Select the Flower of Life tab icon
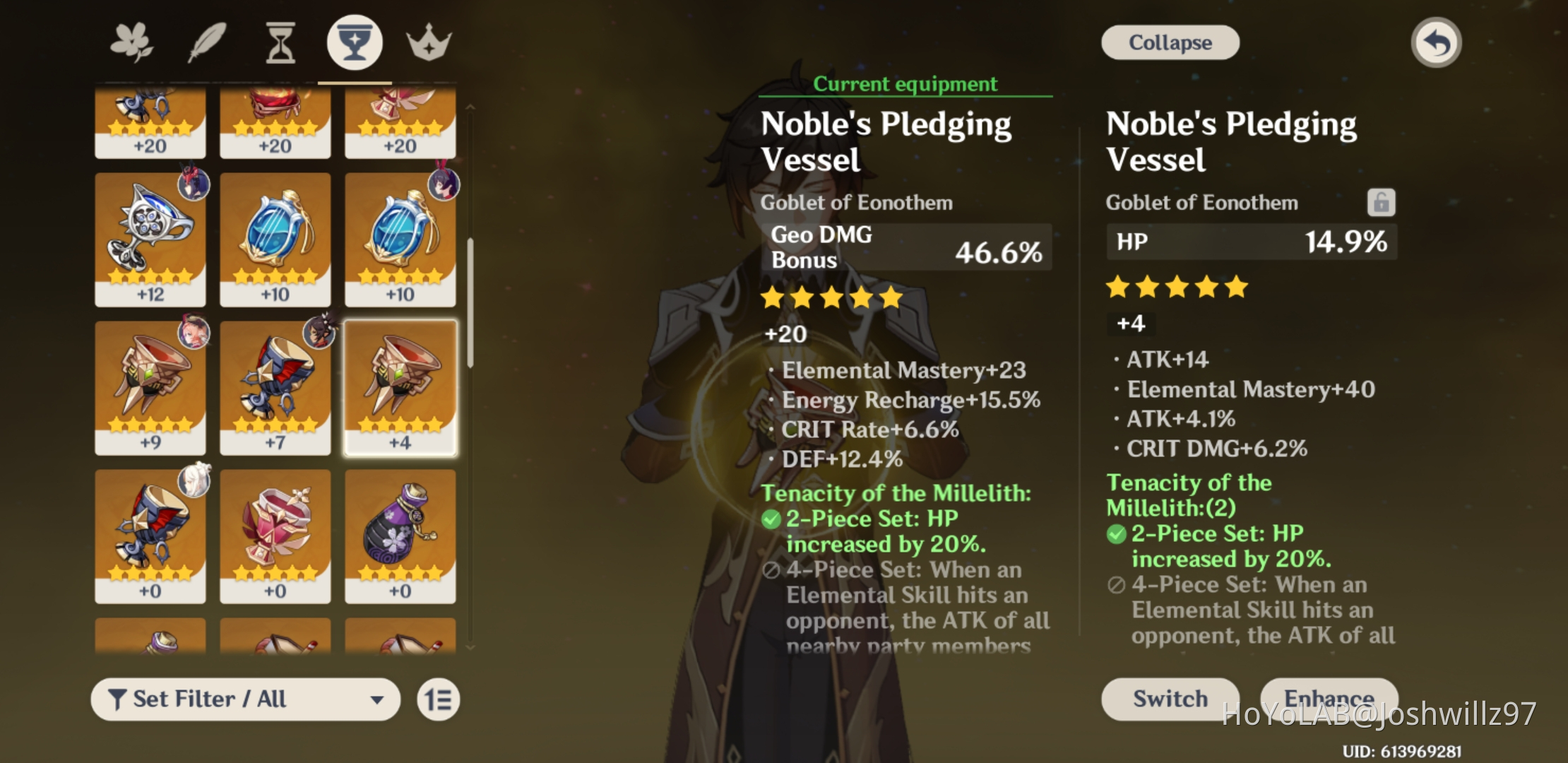The height and width of the screenshot is (763, 1568). pos(131,42)
